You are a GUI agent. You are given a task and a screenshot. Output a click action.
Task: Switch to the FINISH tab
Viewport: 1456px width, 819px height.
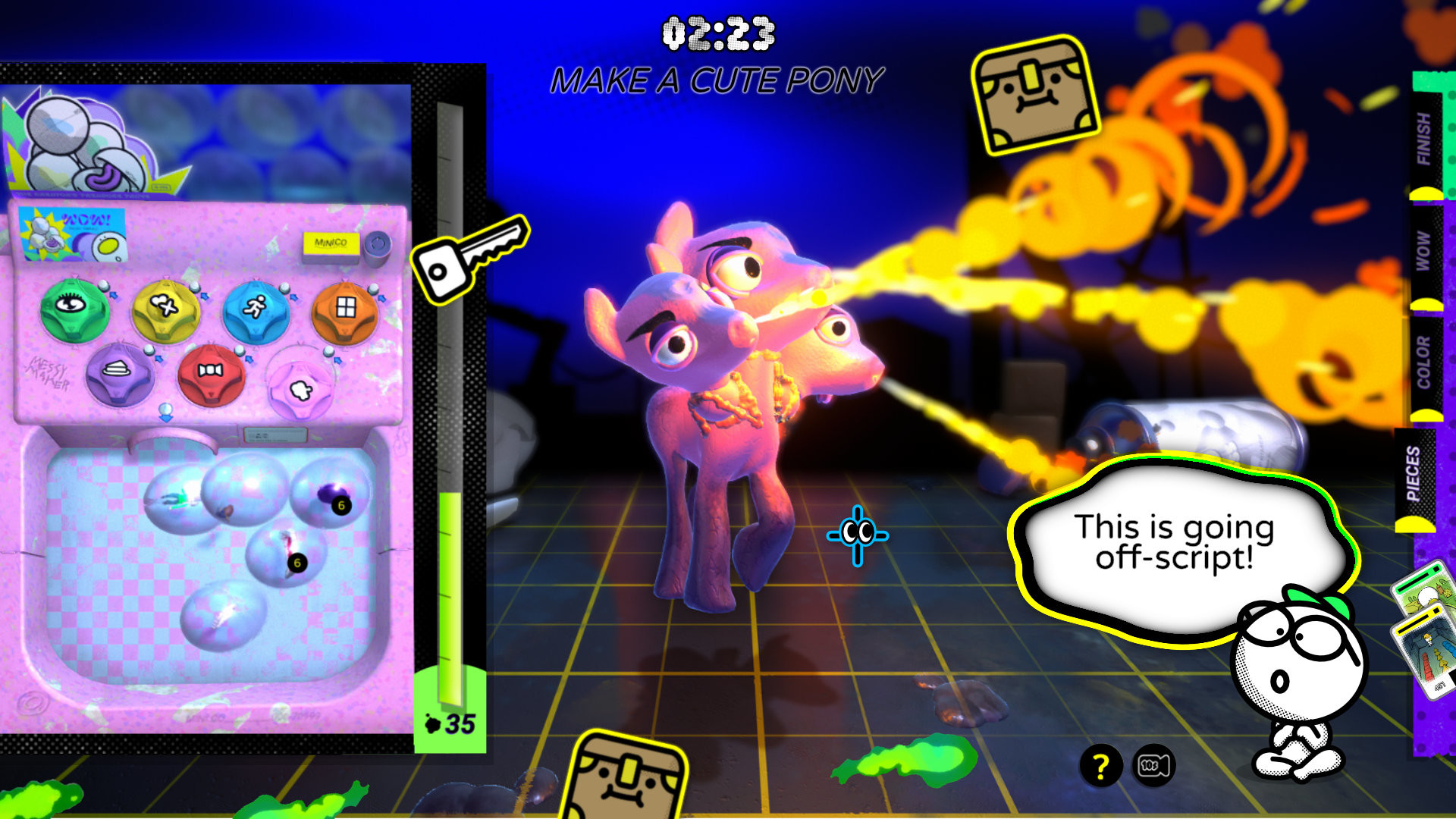coord(1426,136)
